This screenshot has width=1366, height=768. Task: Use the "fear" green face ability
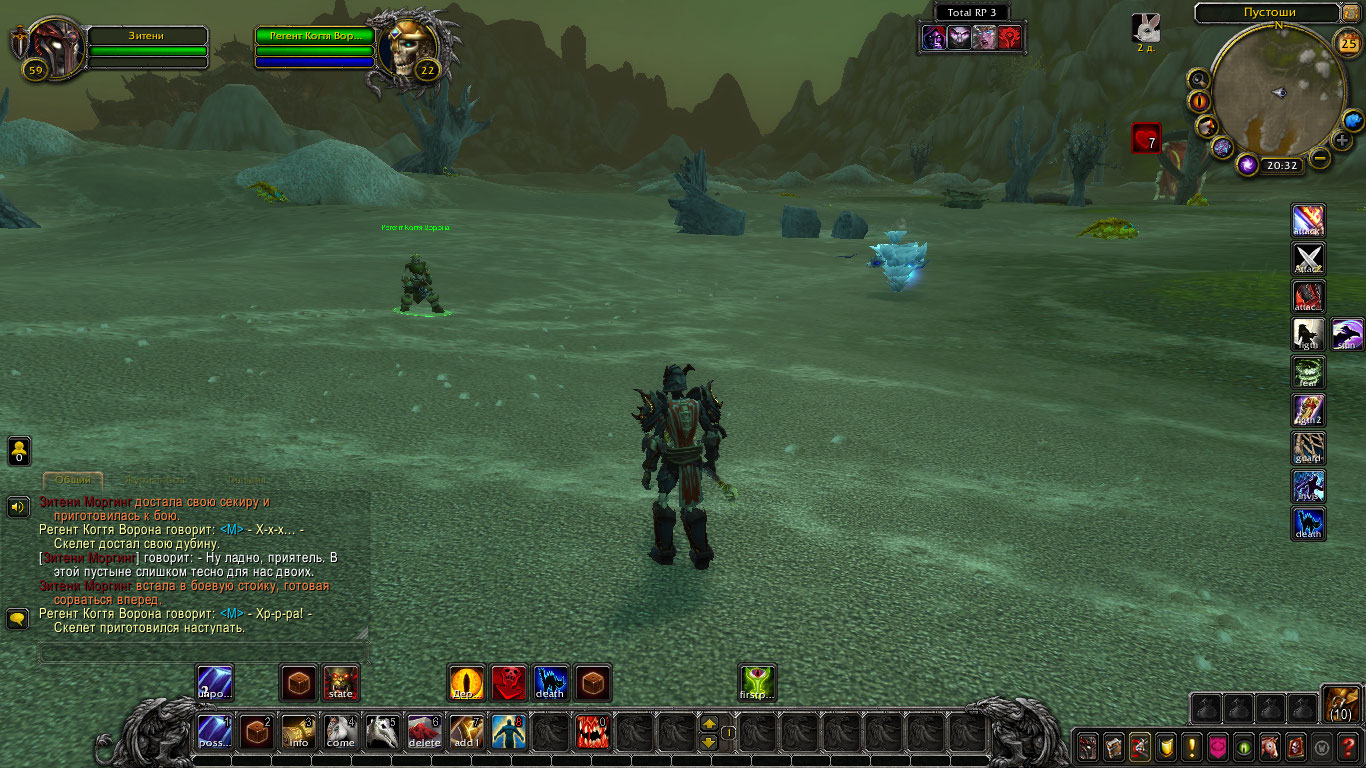coord(1309,372)
